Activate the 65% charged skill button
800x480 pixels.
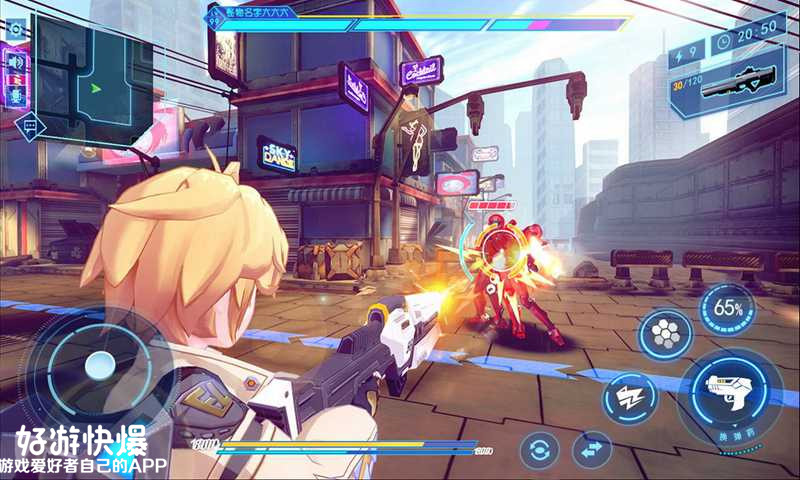[x=727, y=309]
